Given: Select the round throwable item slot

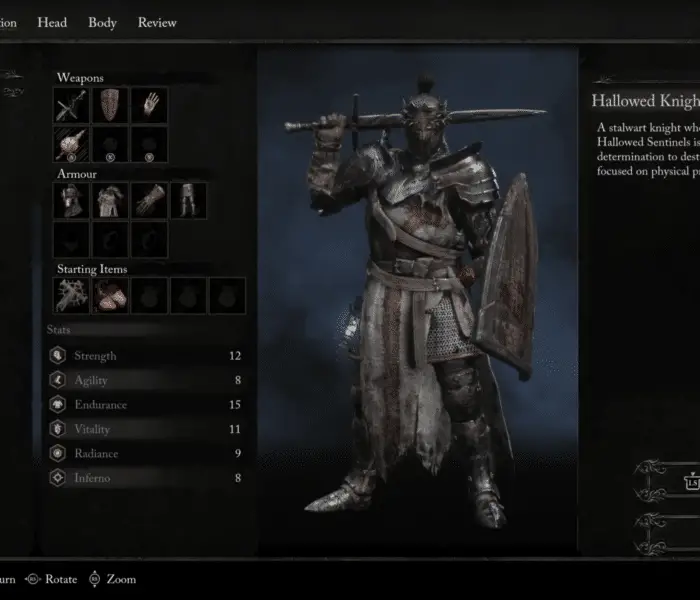Looking at the screenshot, I should coord(72,144).
